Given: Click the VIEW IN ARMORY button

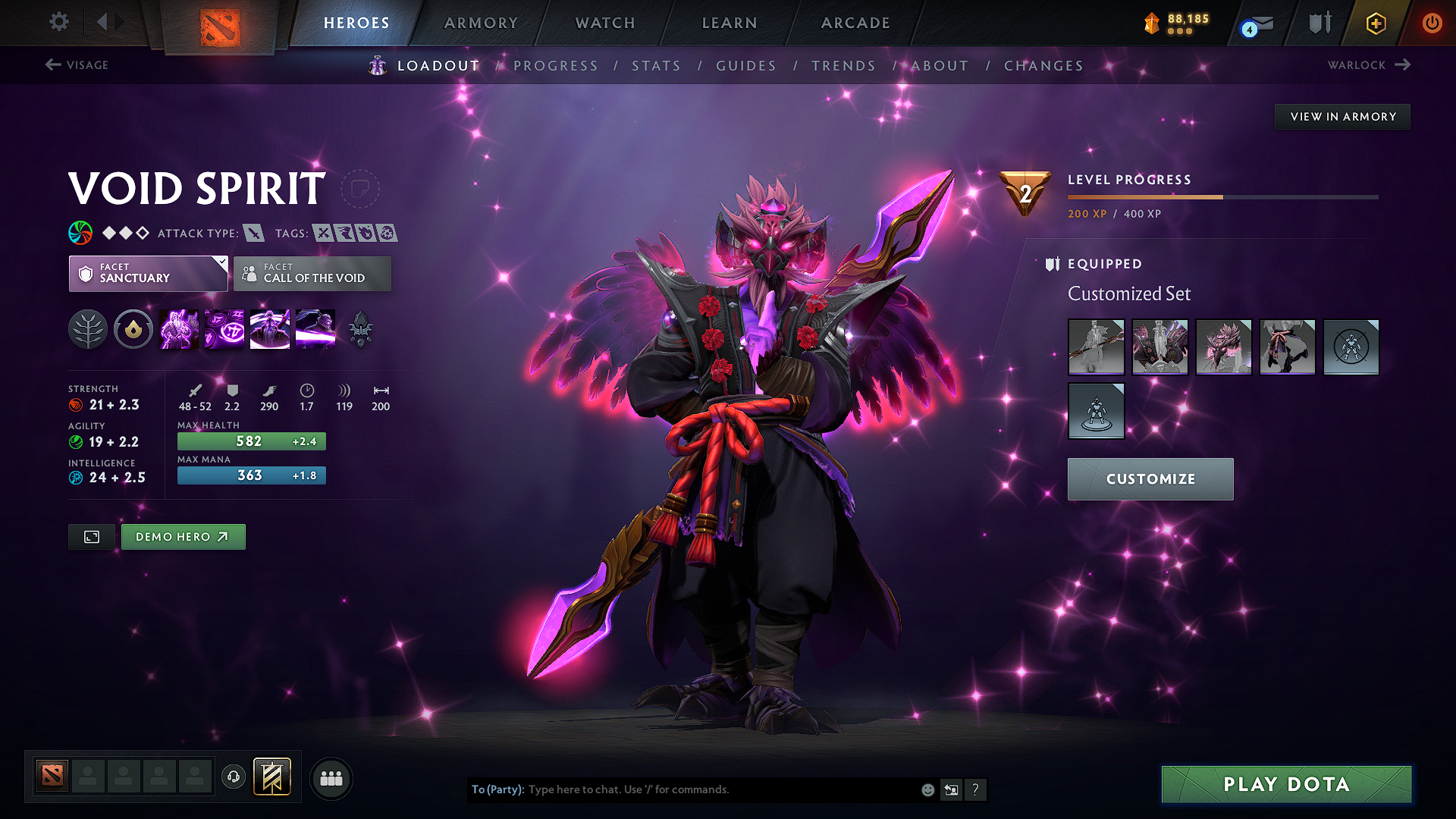Looking at the screenshot, I should [1341, 116].
